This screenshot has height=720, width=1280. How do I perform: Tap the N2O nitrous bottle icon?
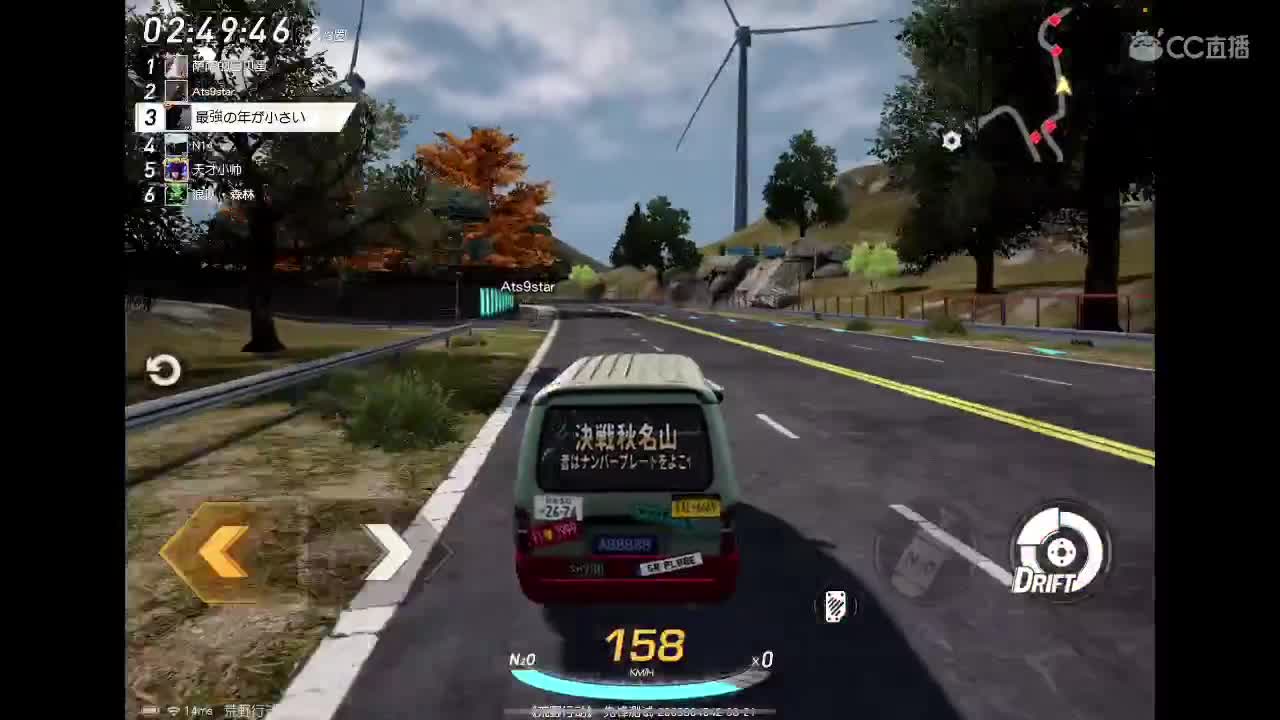[x=524, y=660]
